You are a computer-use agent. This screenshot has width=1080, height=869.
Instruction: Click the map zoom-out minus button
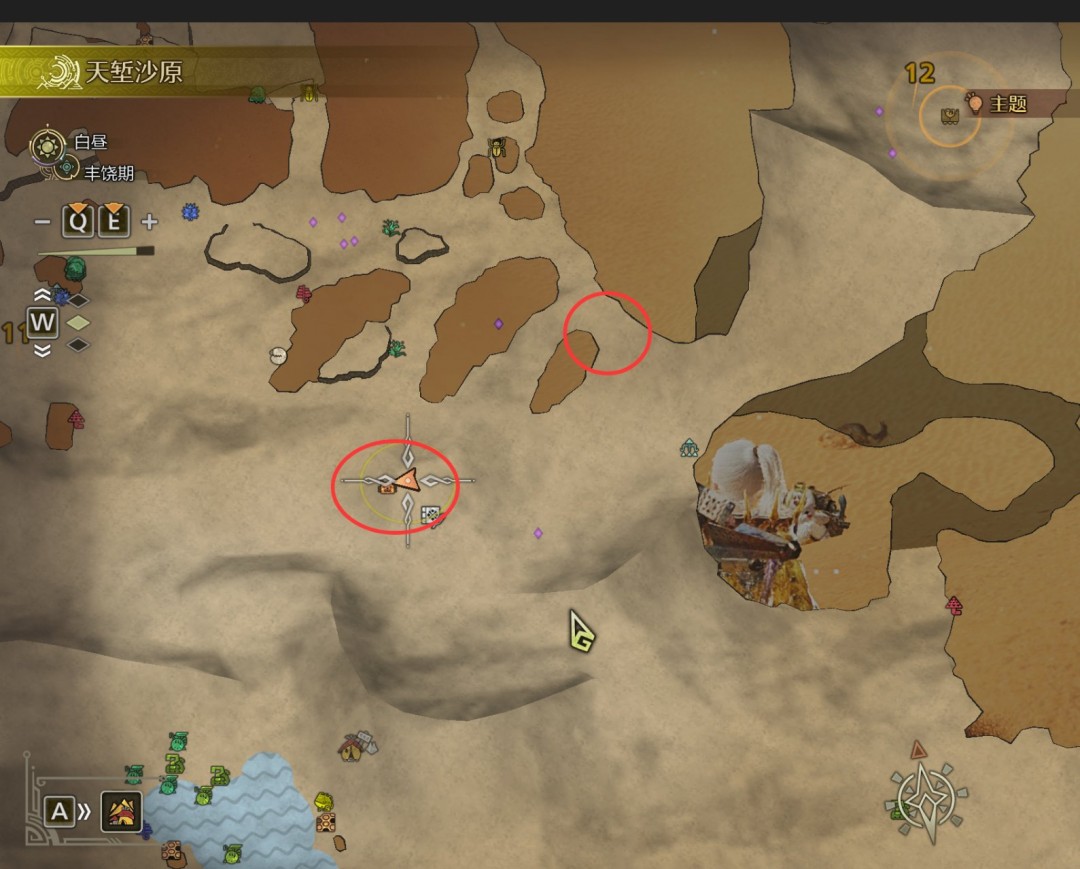(x=42, y=222)
